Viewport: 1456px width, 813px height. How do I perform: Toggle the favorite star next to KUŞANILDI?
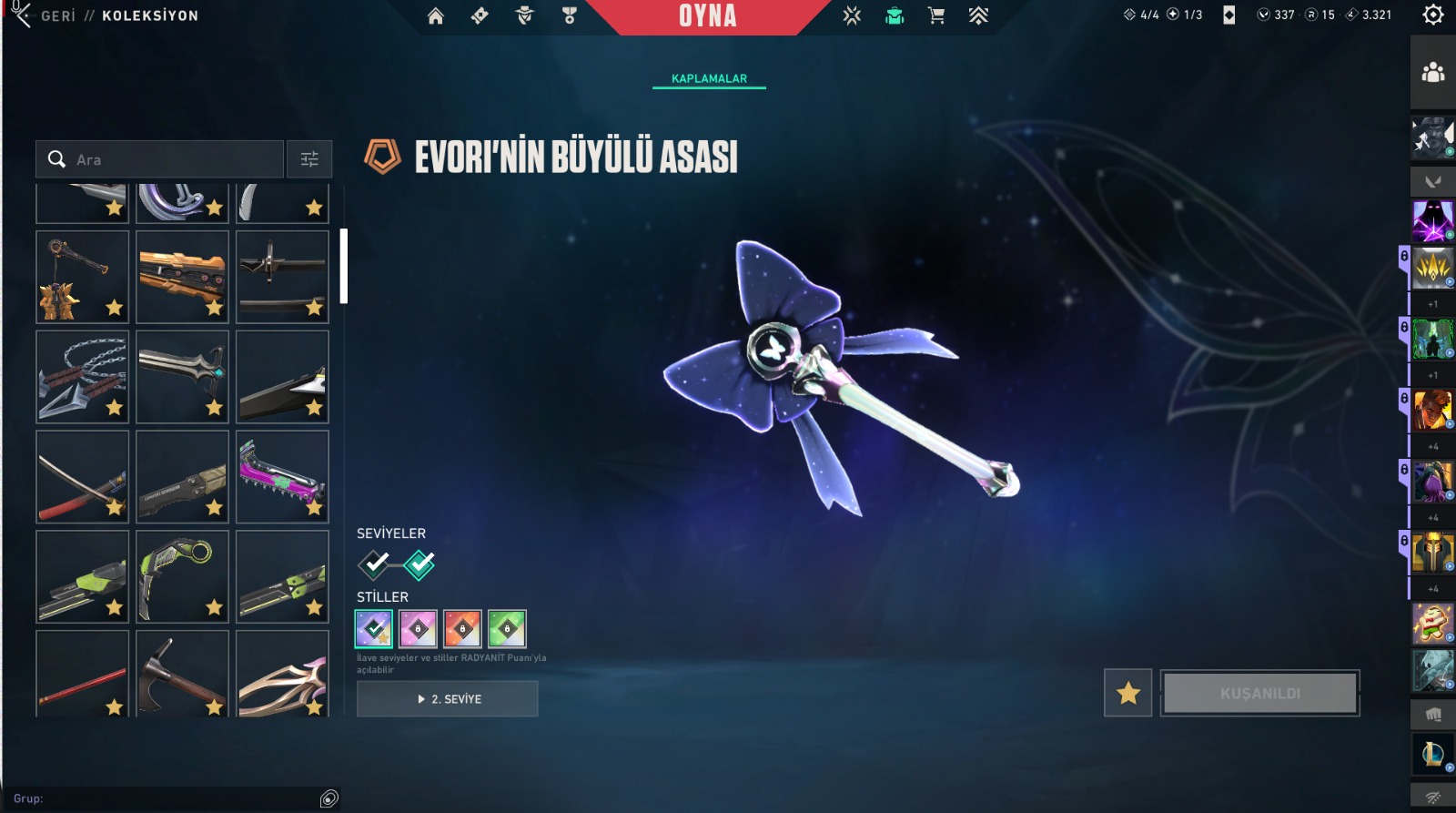click(1128, 693)
